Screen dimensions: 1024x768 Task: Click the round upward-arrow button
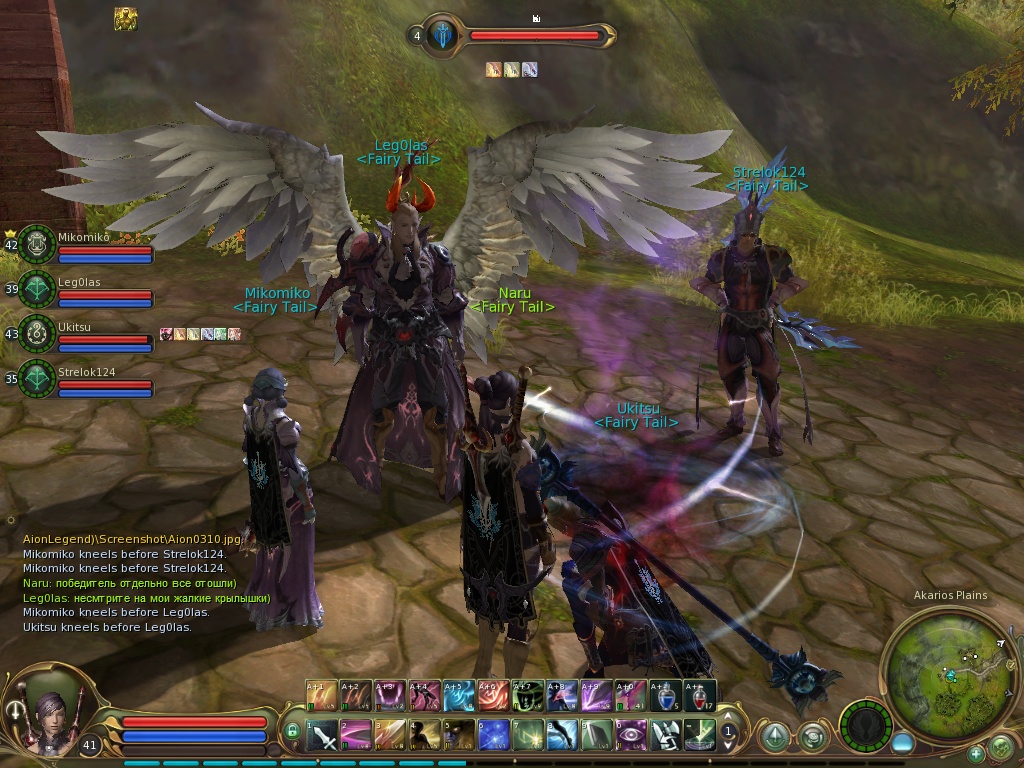tap(773, 737)
